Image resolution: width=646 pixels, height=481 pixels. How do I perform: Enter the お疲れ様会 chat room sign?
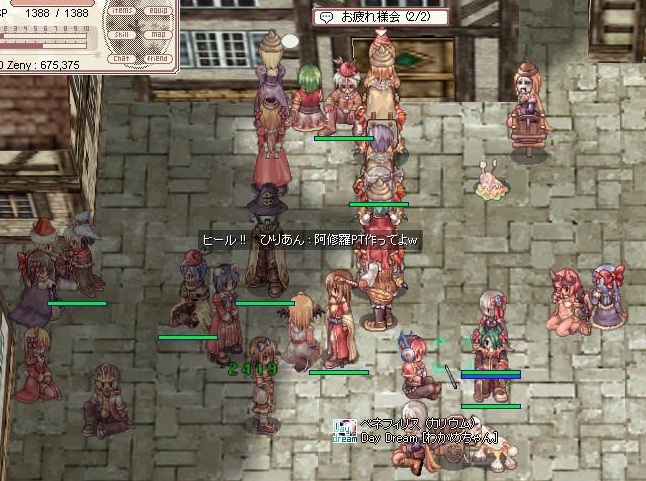[381, 17]
